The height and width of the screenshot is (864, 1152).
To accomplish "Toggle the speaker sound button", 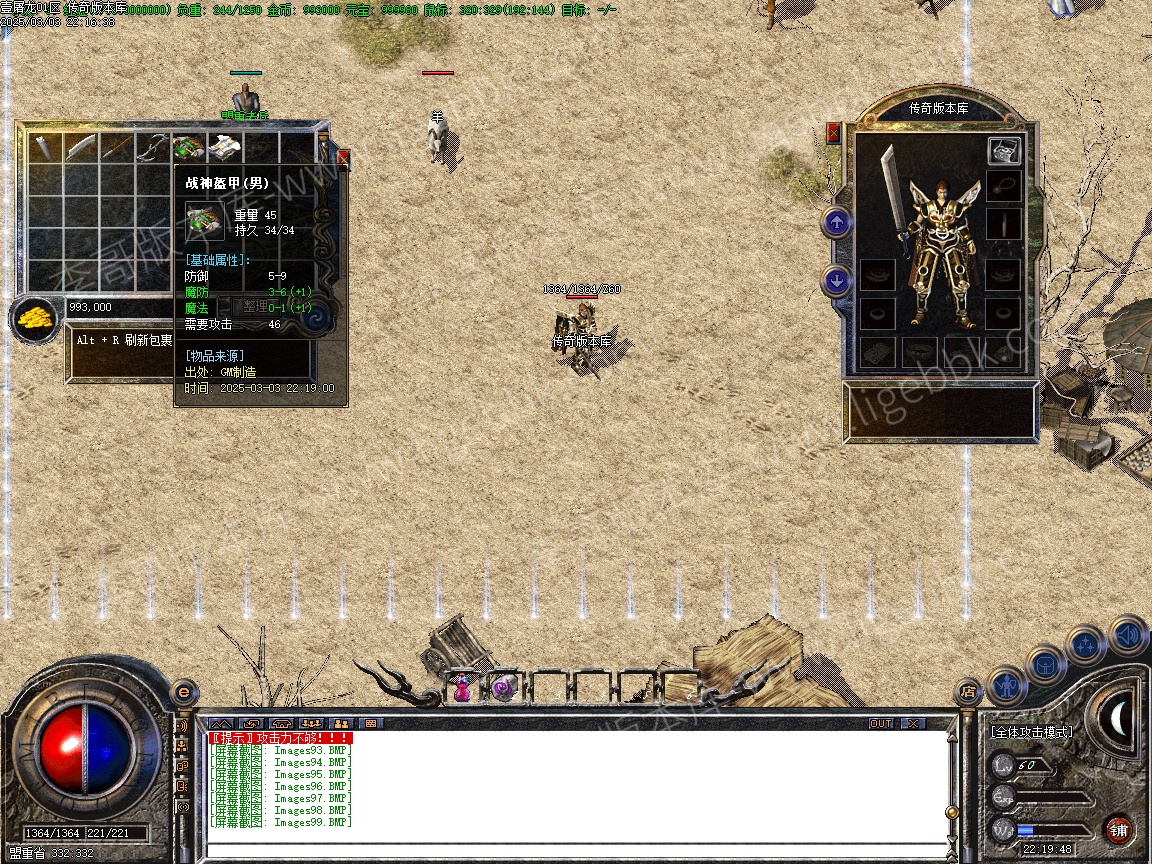I will 1128,636.
